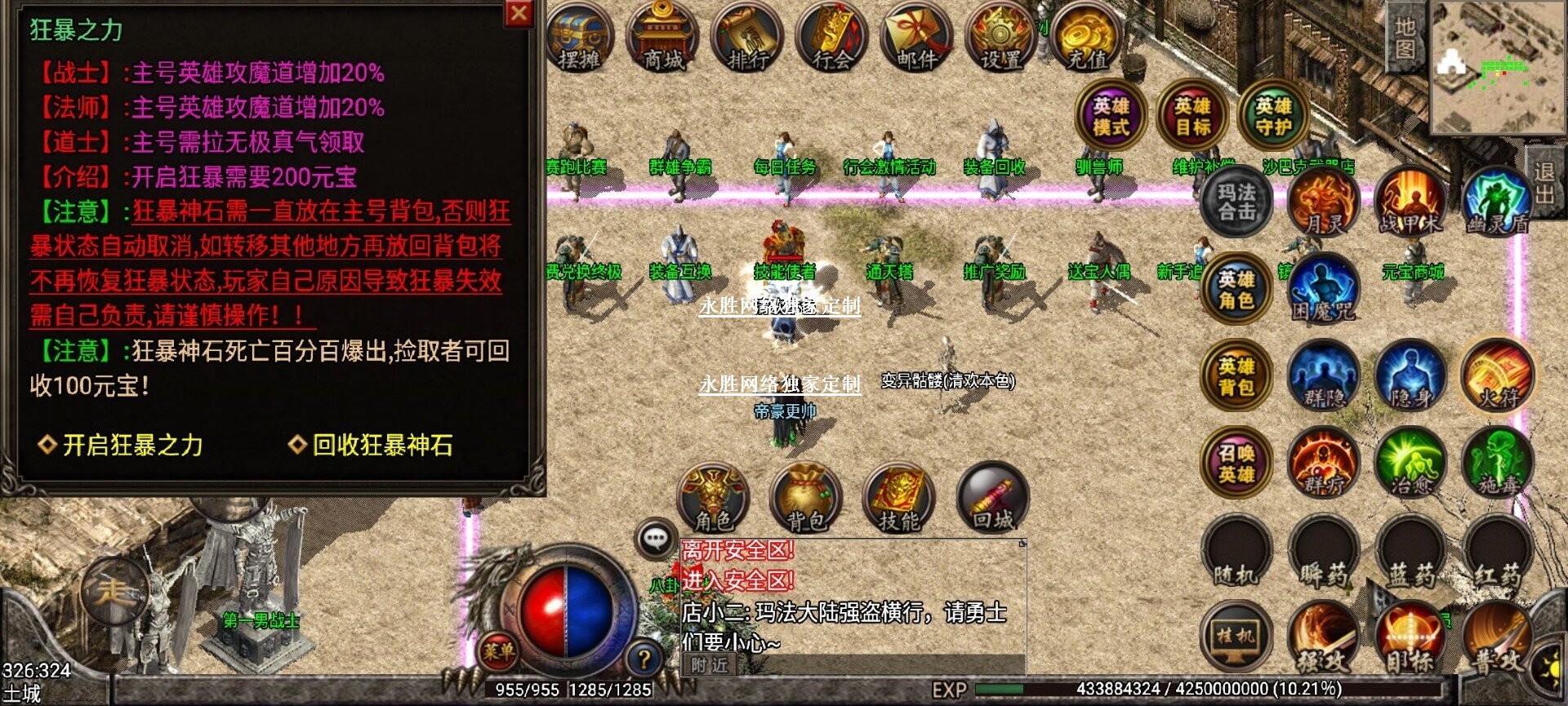Screen dimensions: 1568x706
Task: Open the 背包 backpack
Action: pos(806,498)
